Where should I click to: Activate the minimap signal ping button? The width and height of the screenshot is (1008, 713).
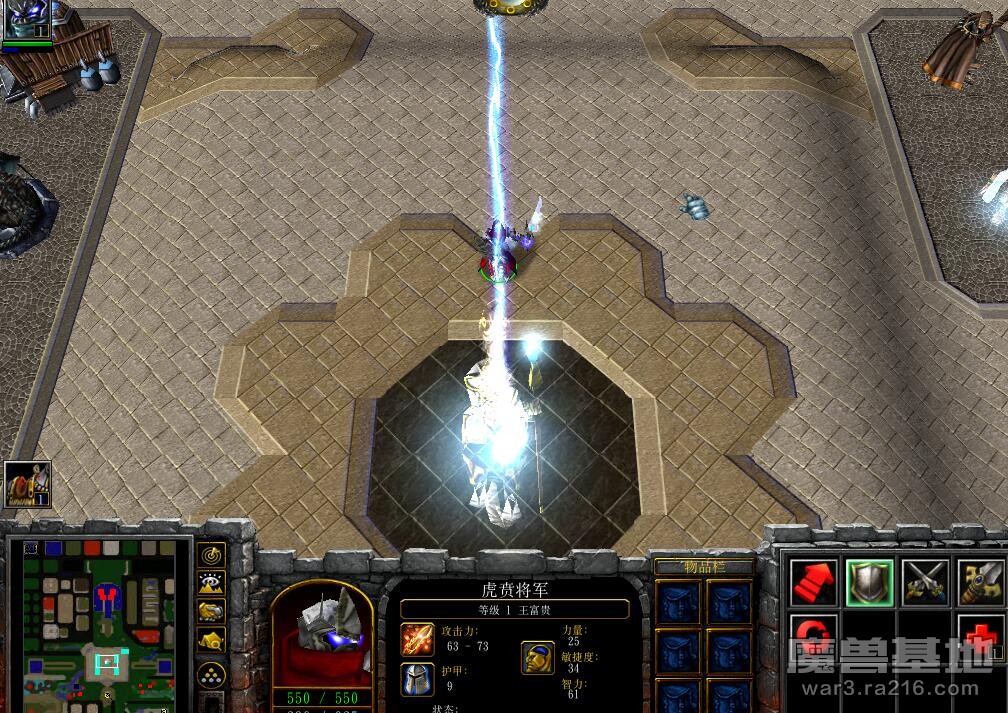click(x=211, y=555)
